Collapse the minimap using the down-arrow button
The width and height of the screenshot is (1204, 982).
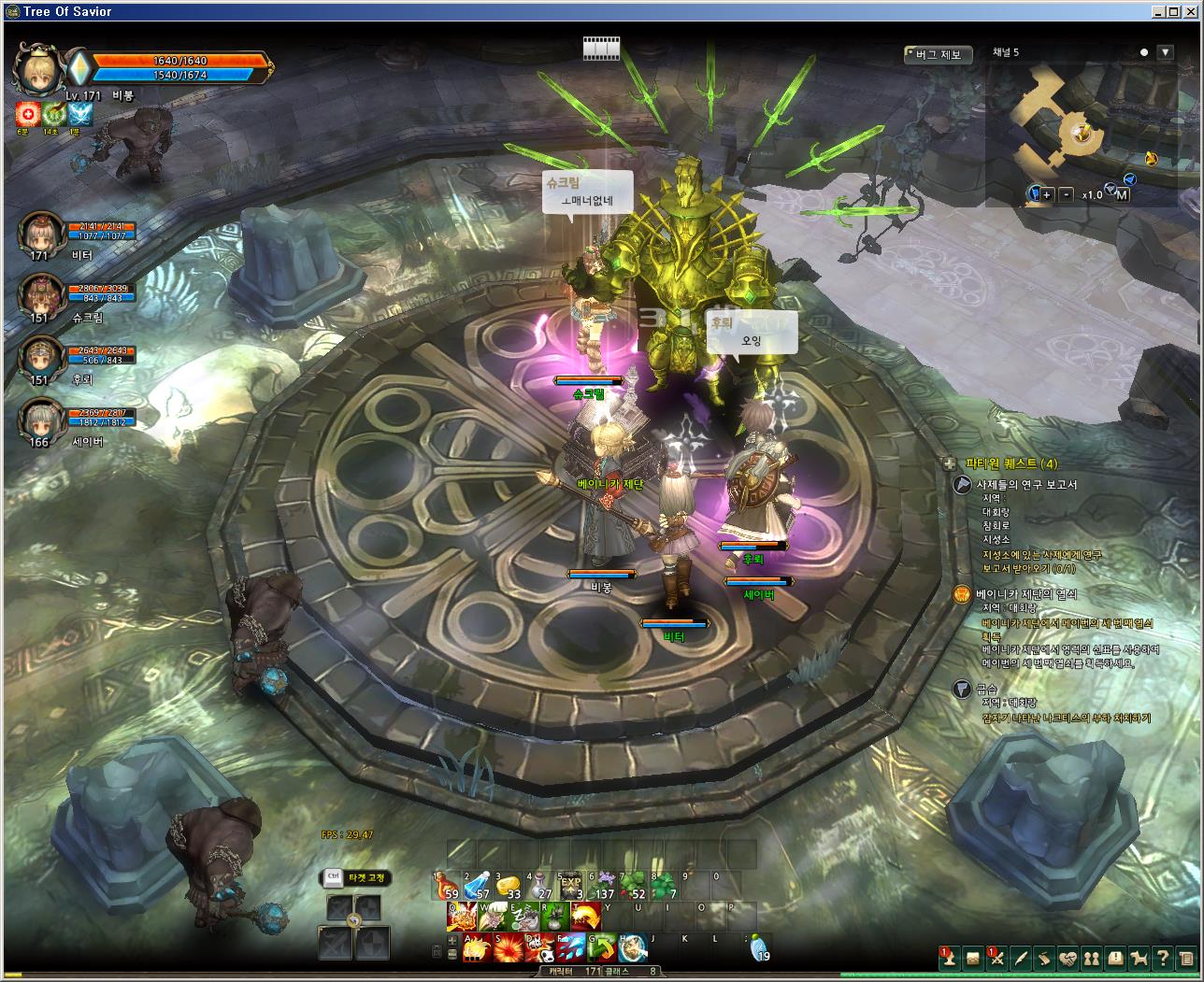(1165, 52)
